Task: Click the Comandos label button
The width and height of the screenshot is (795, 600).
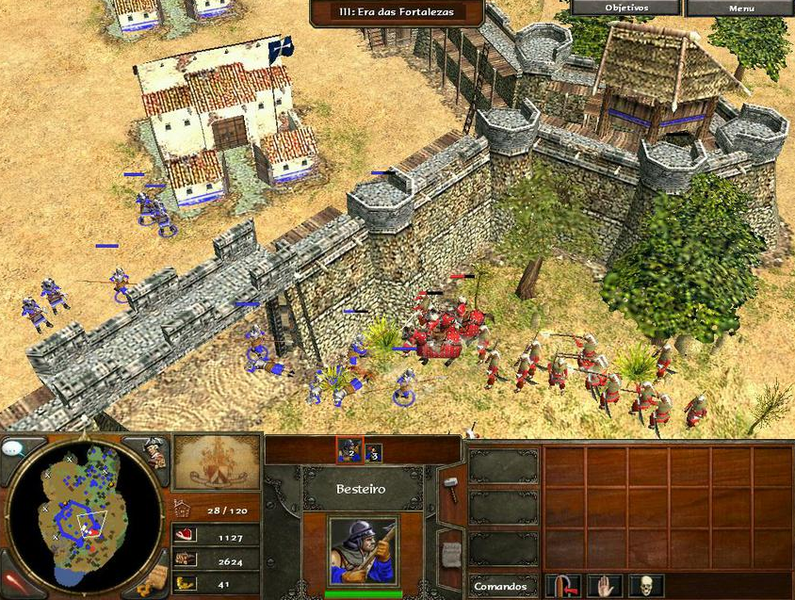Action: (503, 585)
